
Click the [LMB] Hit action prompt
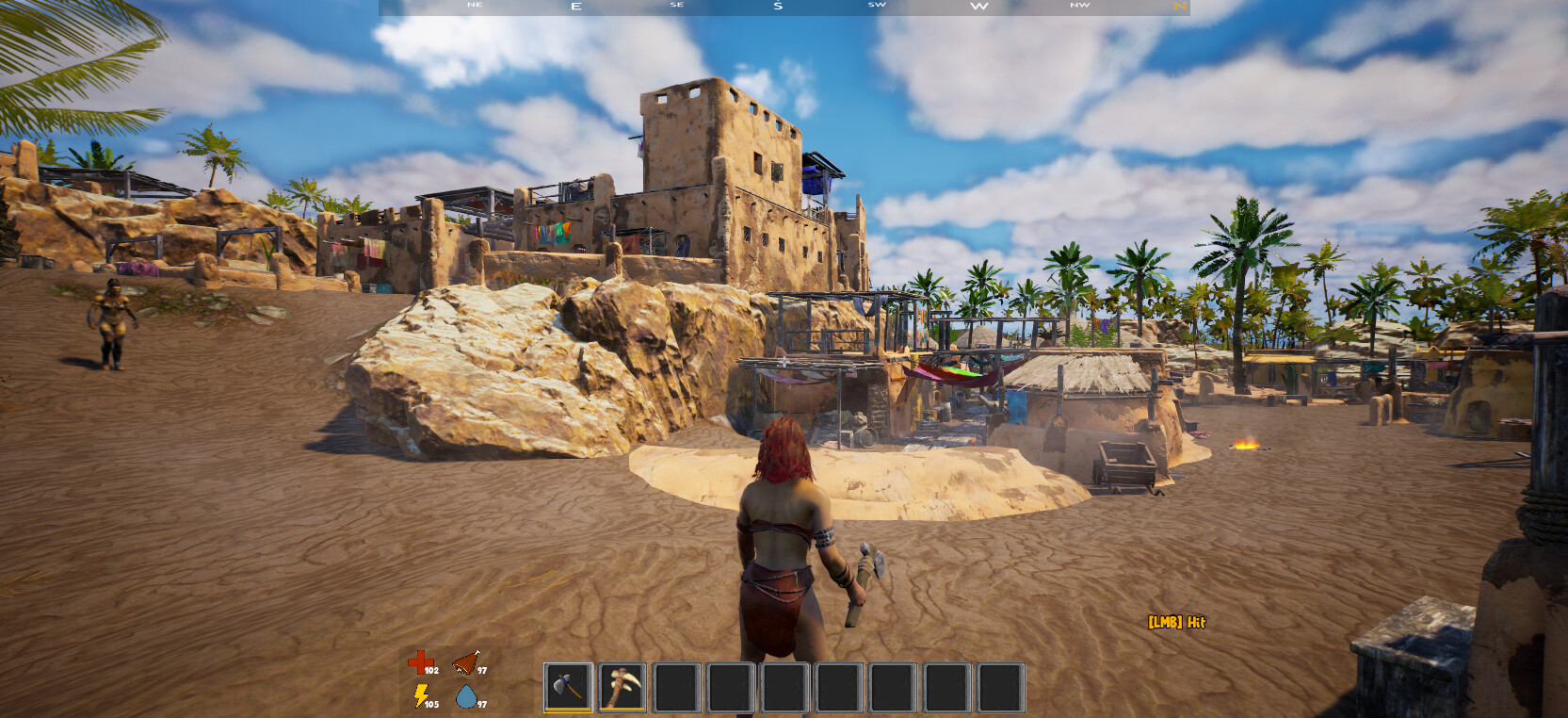(1176, 621)
